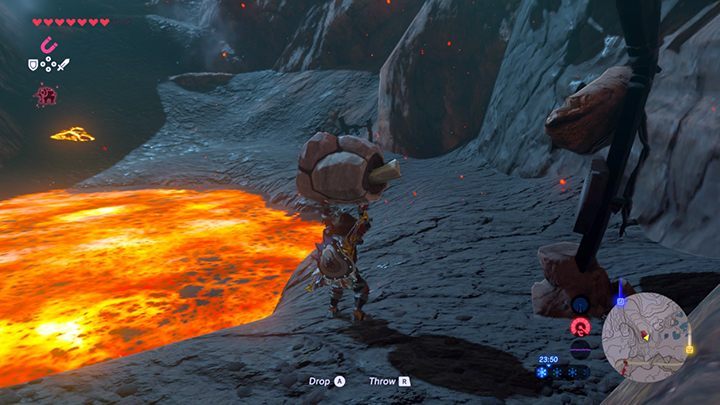Open the sword weapon quick-select icon

point(62,65)
